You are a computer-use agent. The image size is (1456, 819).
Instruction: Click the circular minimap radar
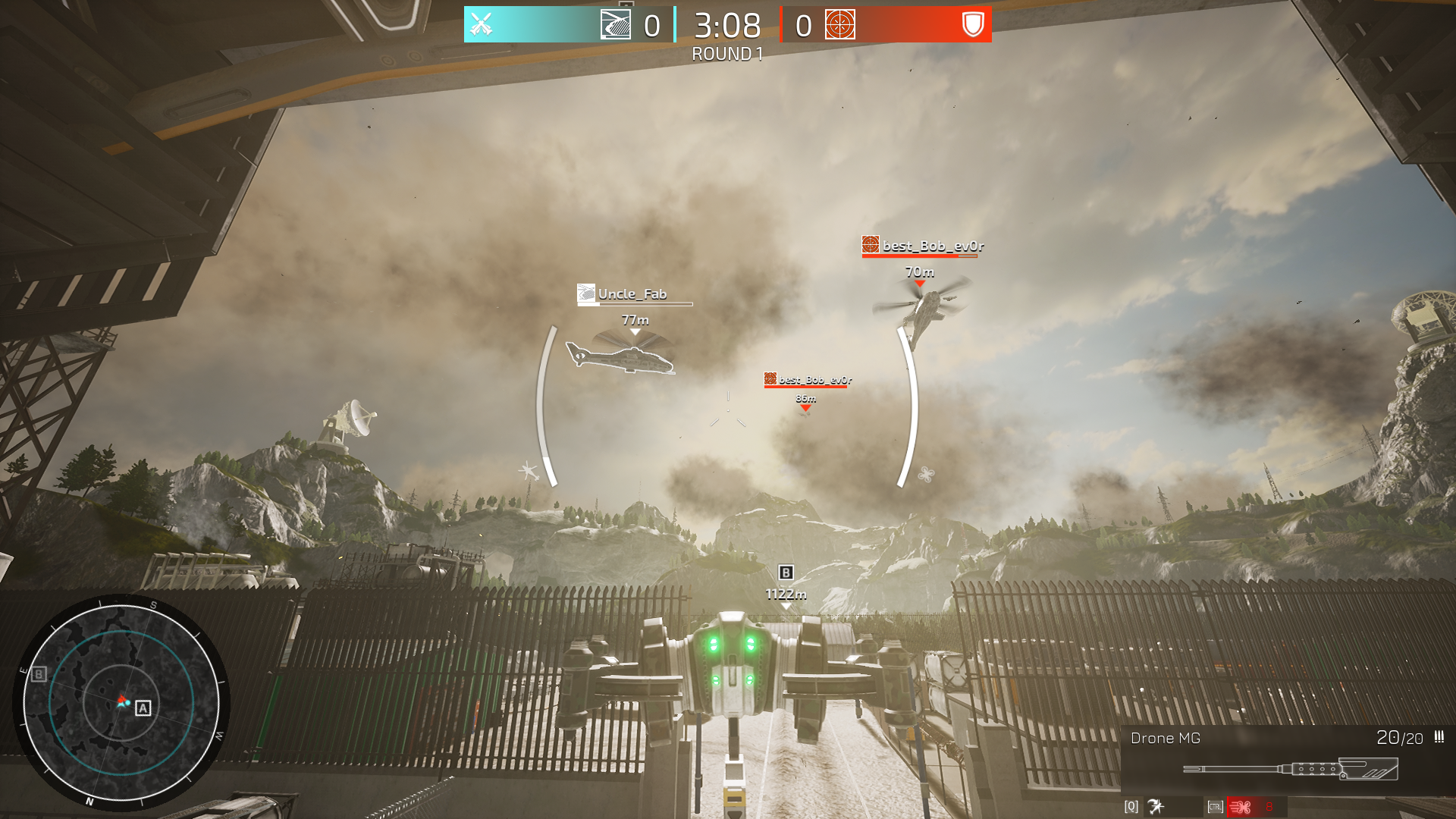coord(121,701)
